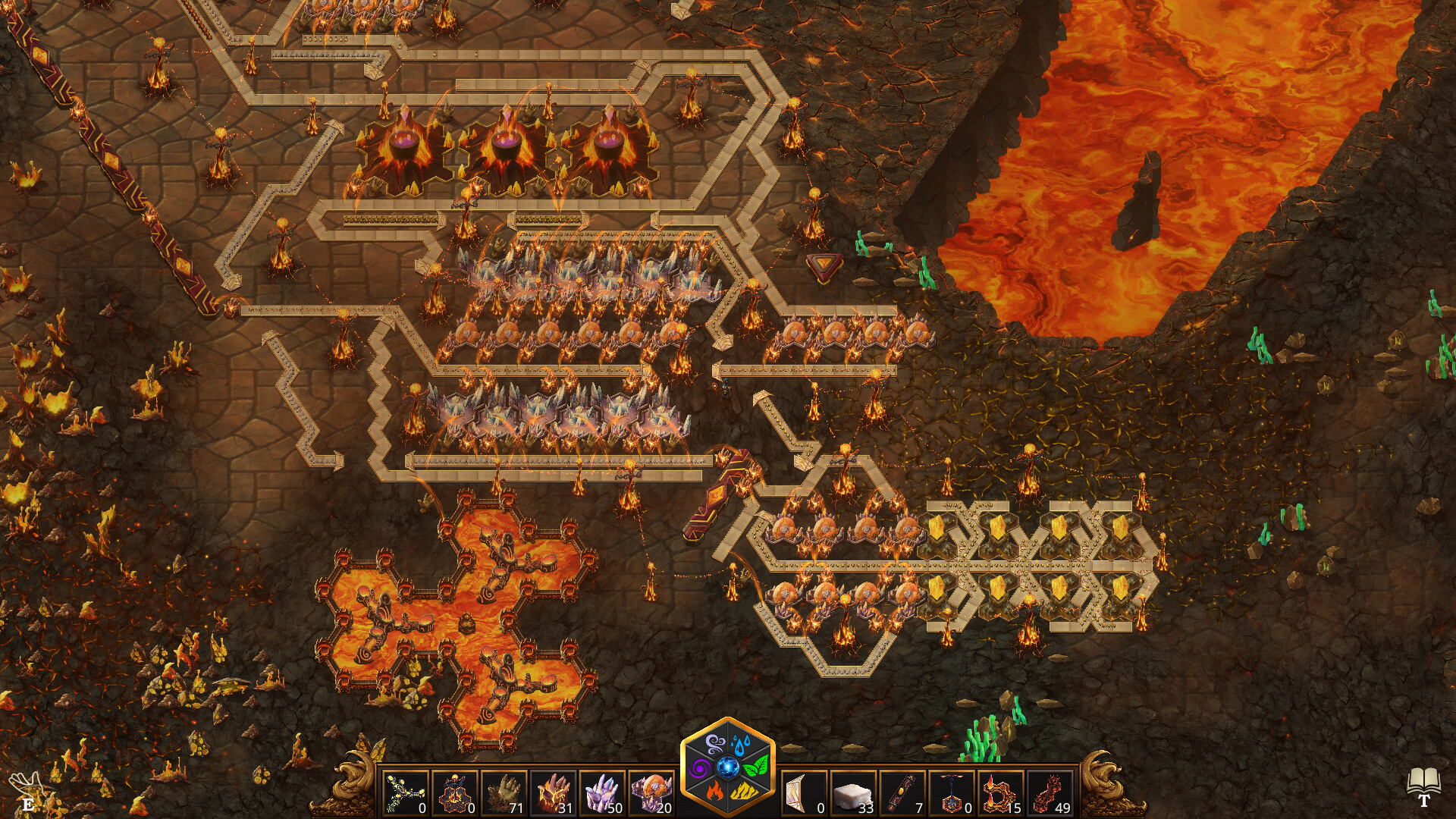
Task: Select the yellow earth element icon
Action: click(x=743, y=791)
